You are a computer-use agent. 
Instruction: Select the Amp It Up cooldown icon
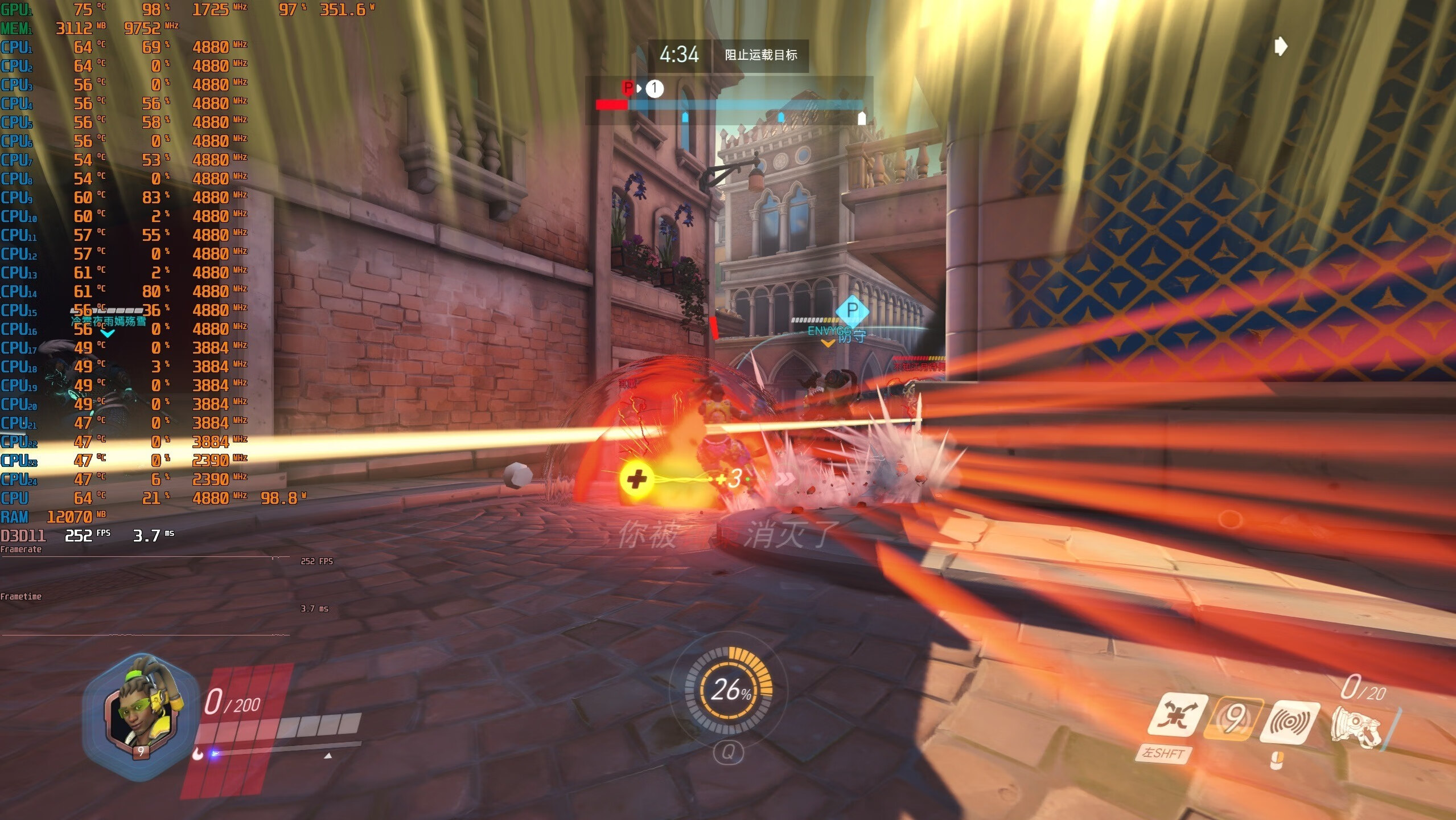click(1234, 719)
